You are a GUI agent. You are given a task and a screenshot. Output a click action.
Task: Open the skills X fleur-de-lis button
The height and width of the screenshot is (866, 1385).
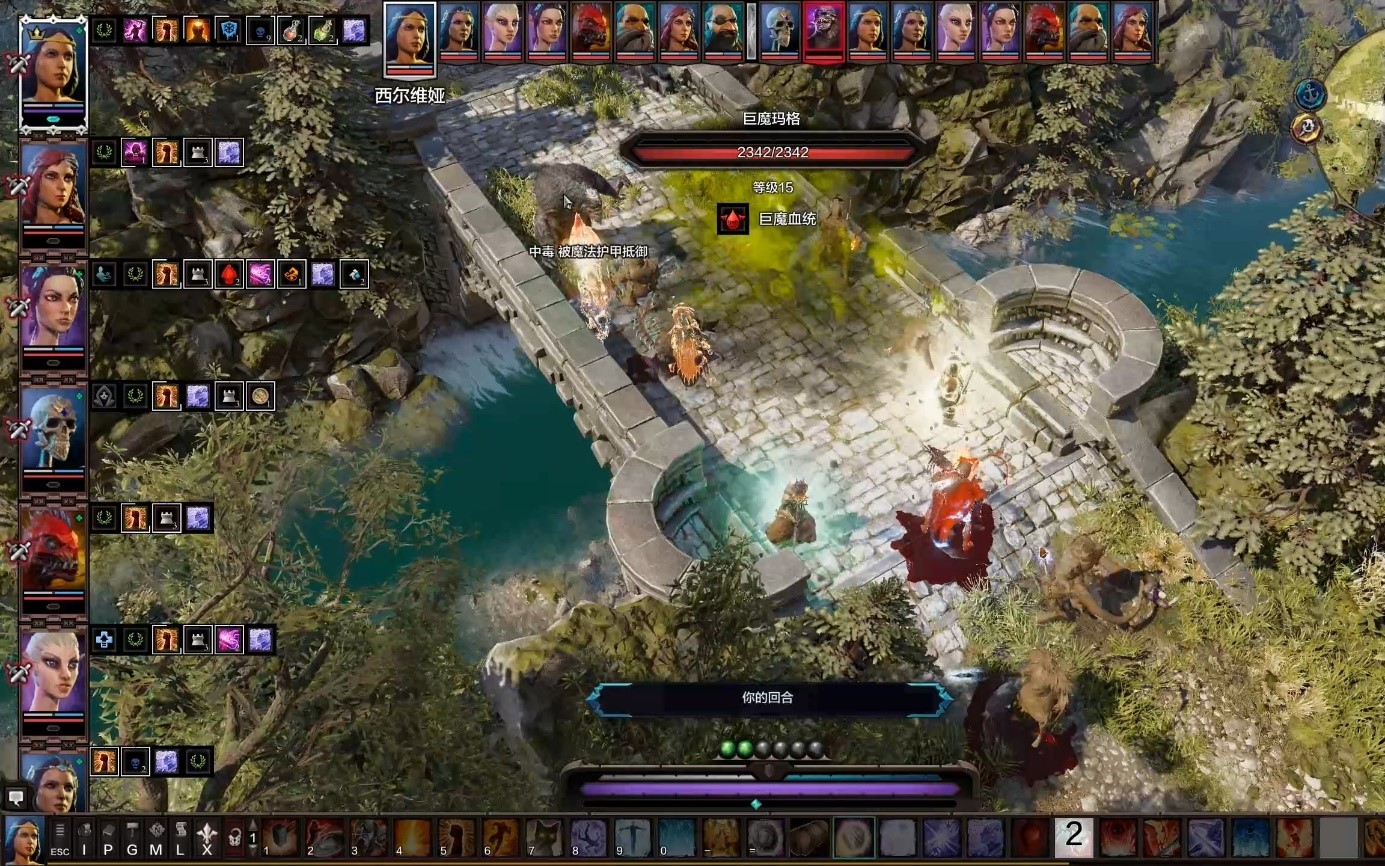[x=207, y=838]
